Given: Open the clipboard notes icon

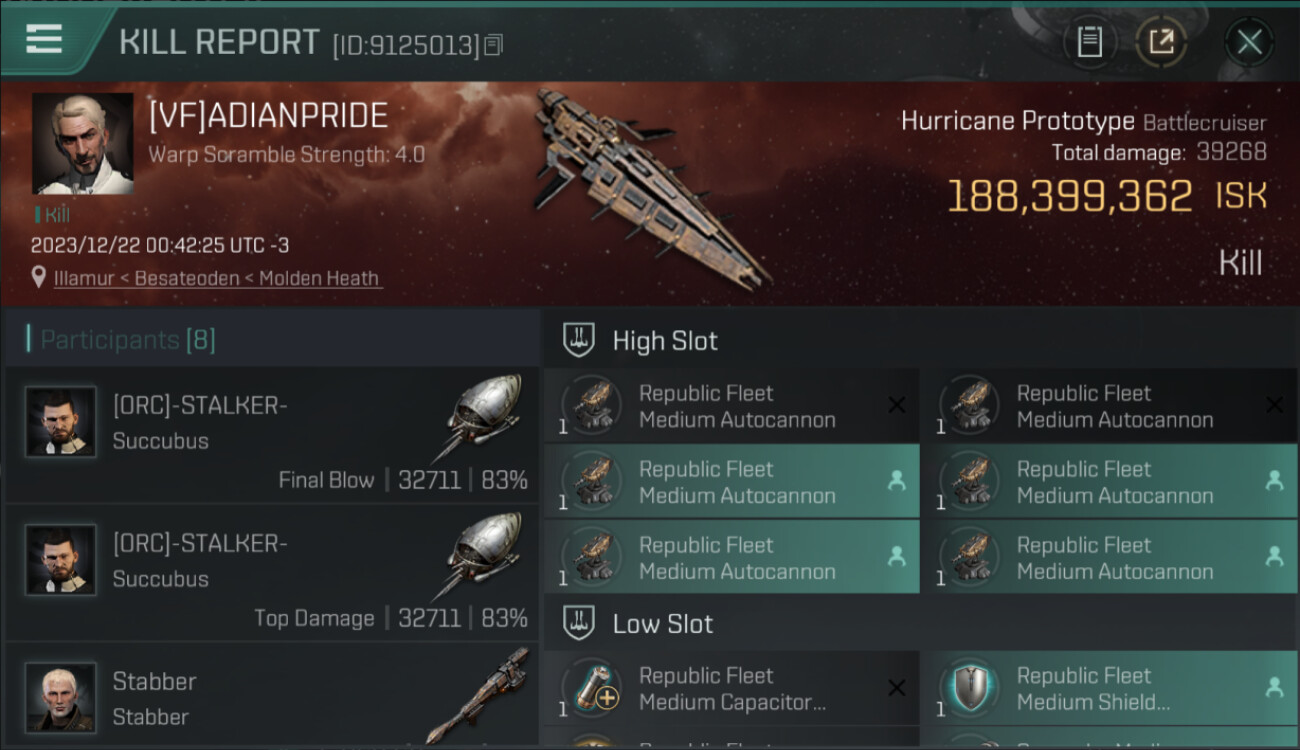Looking at the screenshot, I should 1089,42.
